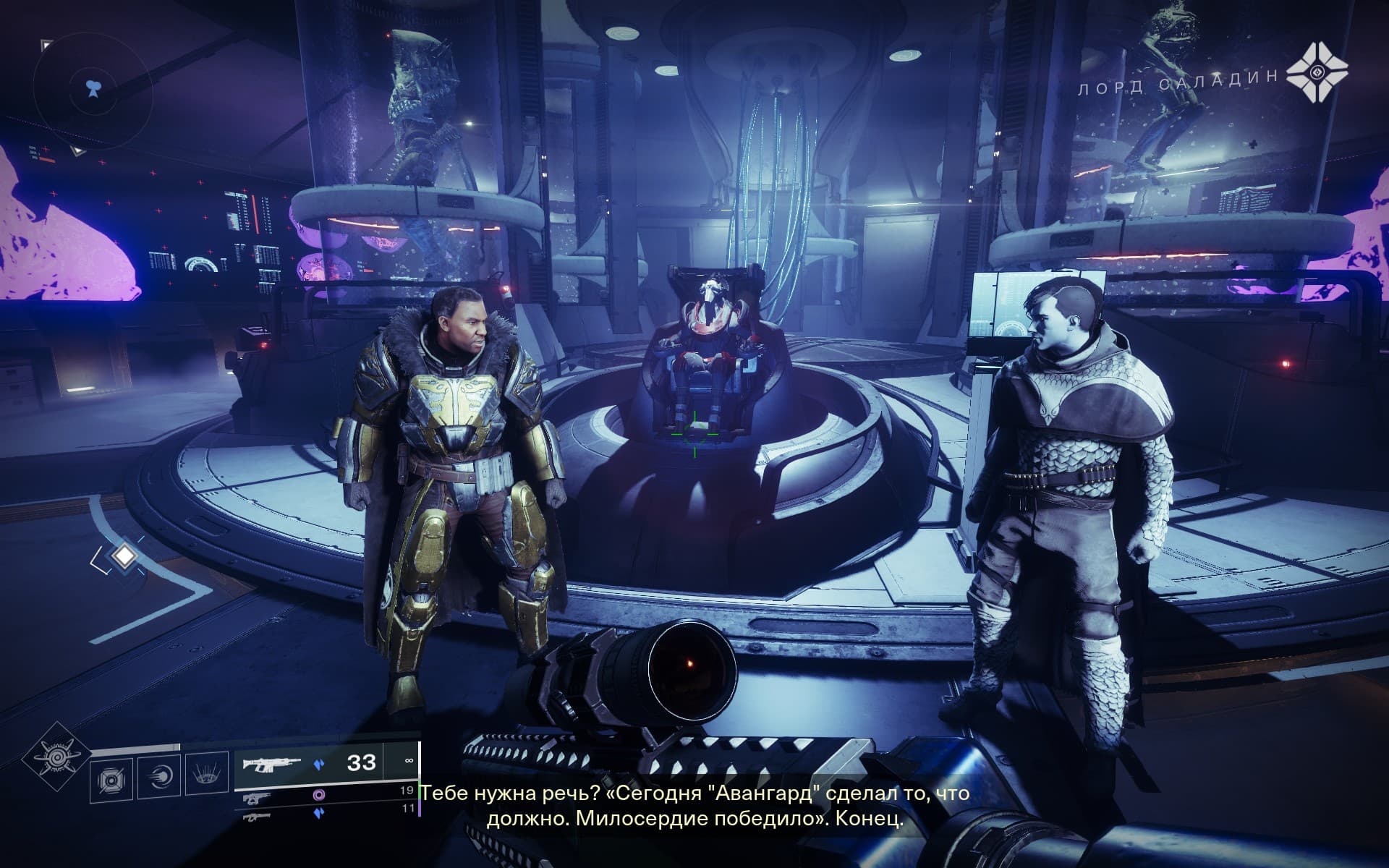Click the radar in the corner
This screenshot has height=868, width=1389.
[92, 90]
